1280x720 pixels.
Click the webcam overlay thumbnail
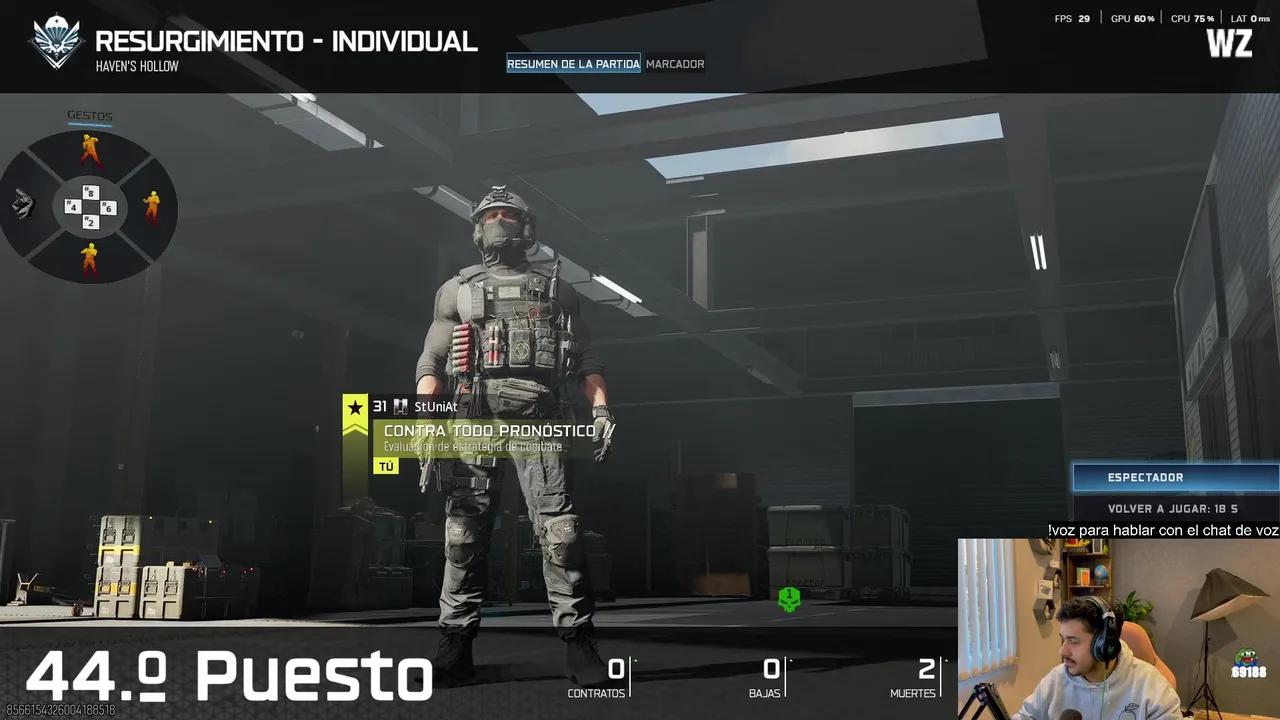tap(1118, 628)
